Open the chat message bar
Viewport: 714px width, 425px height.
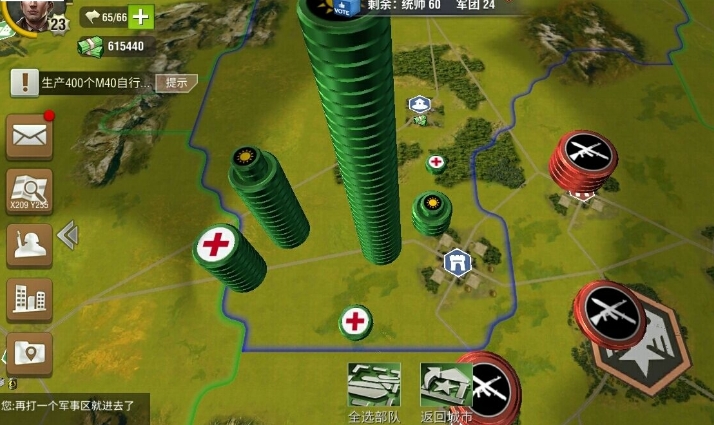74,407
